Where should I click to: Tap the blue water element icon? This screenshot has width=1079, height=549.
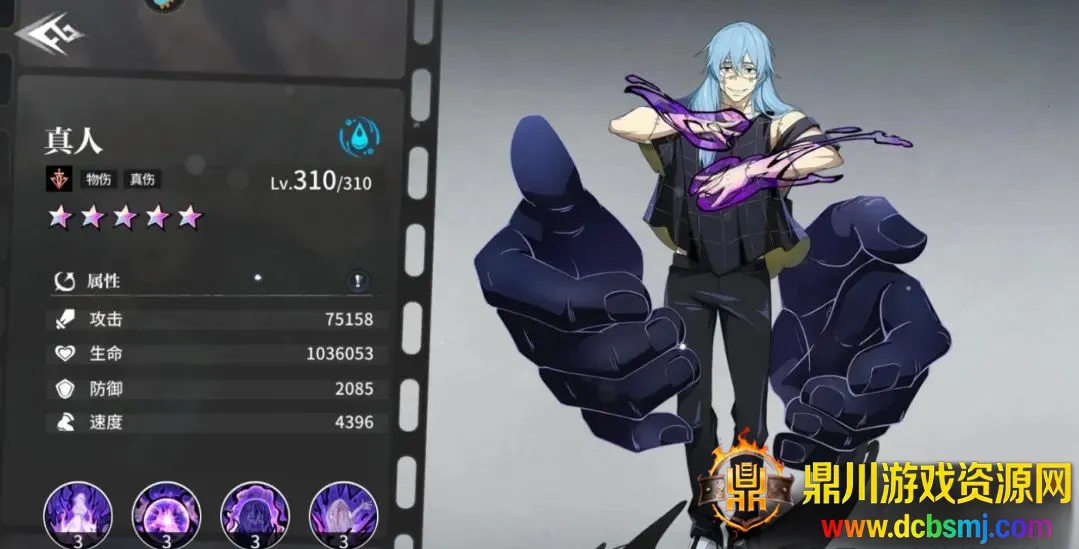point(358,137)
